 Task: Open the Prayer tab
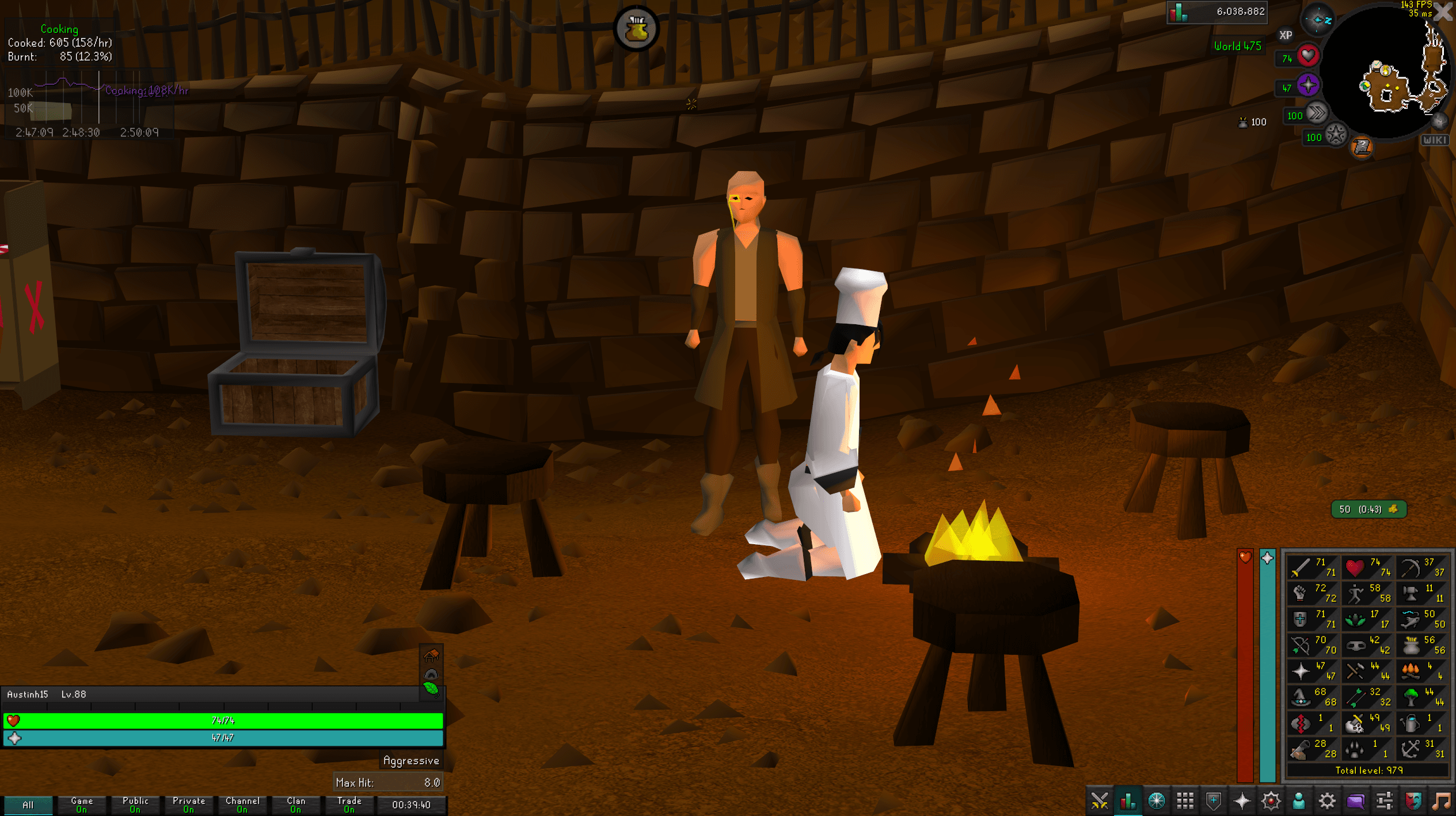[x=1241, y=800]
